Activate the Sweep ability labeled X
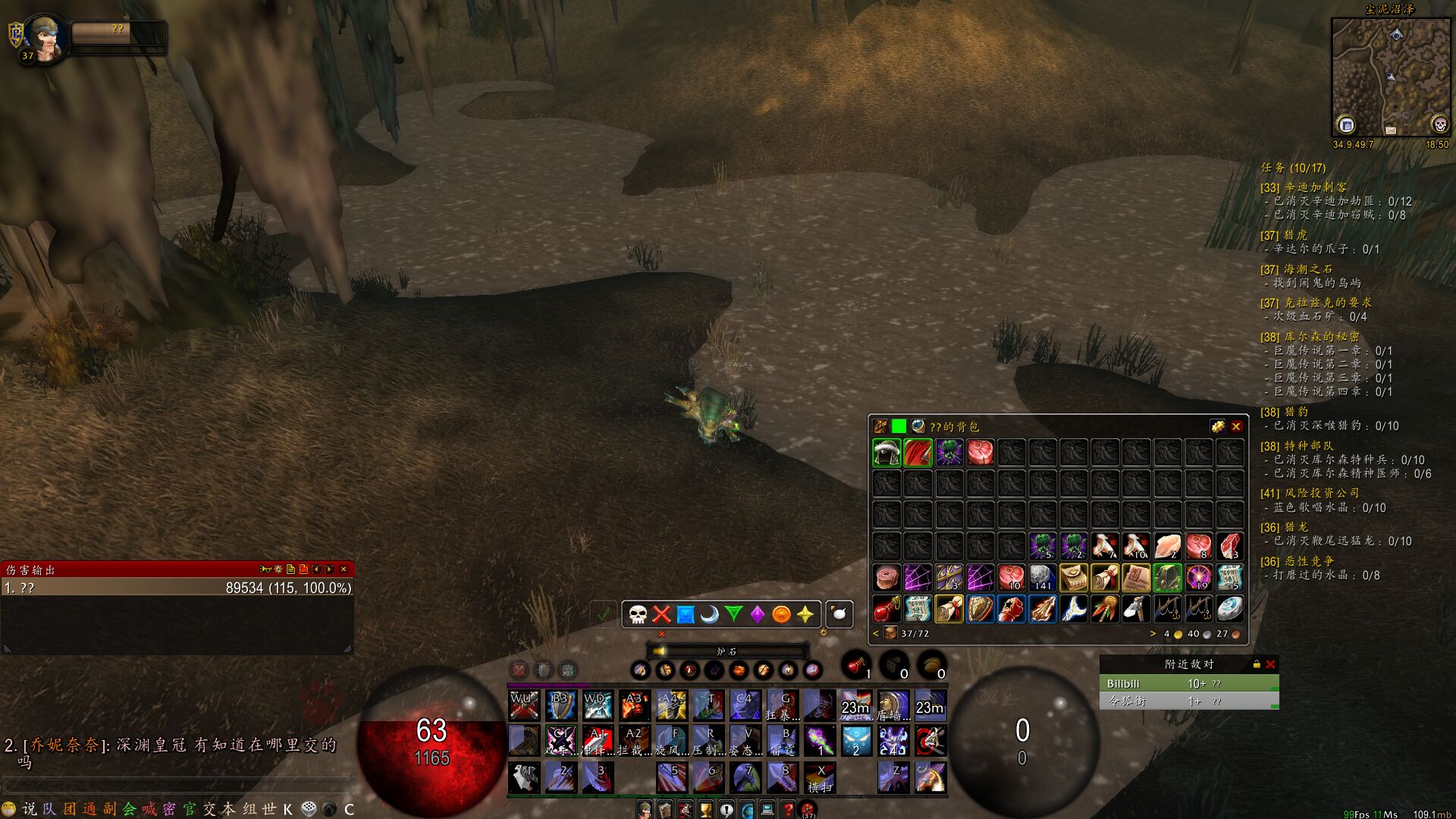The height and width of the screenshot is (819, 1456). click(819, 778)
